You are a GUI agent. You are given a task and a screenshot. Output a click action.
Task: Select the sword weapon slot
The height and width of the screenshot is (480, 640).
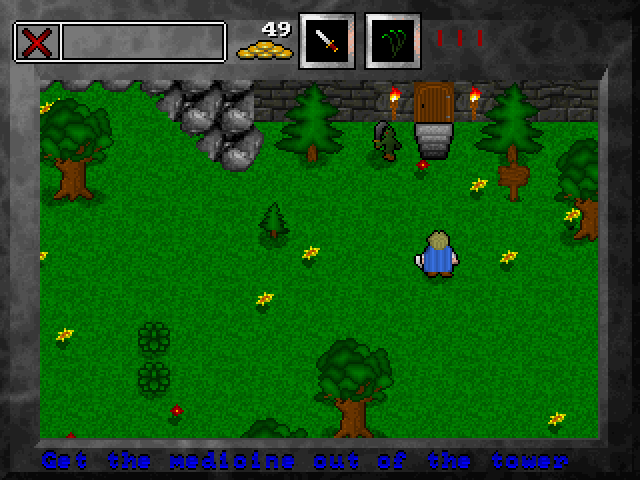click(x=328, y=41)
